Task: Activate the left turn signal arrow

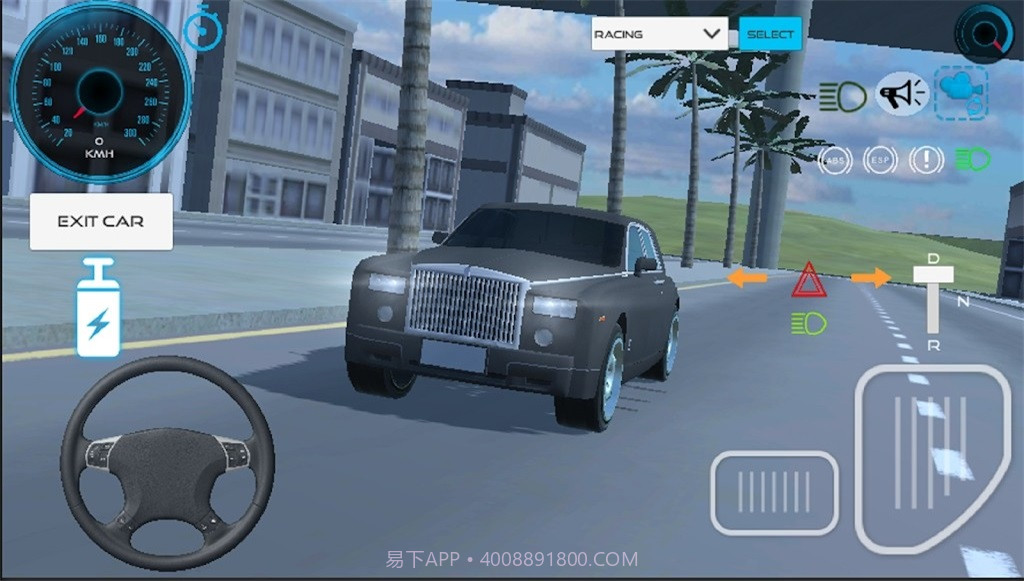Action: [747, 278]
